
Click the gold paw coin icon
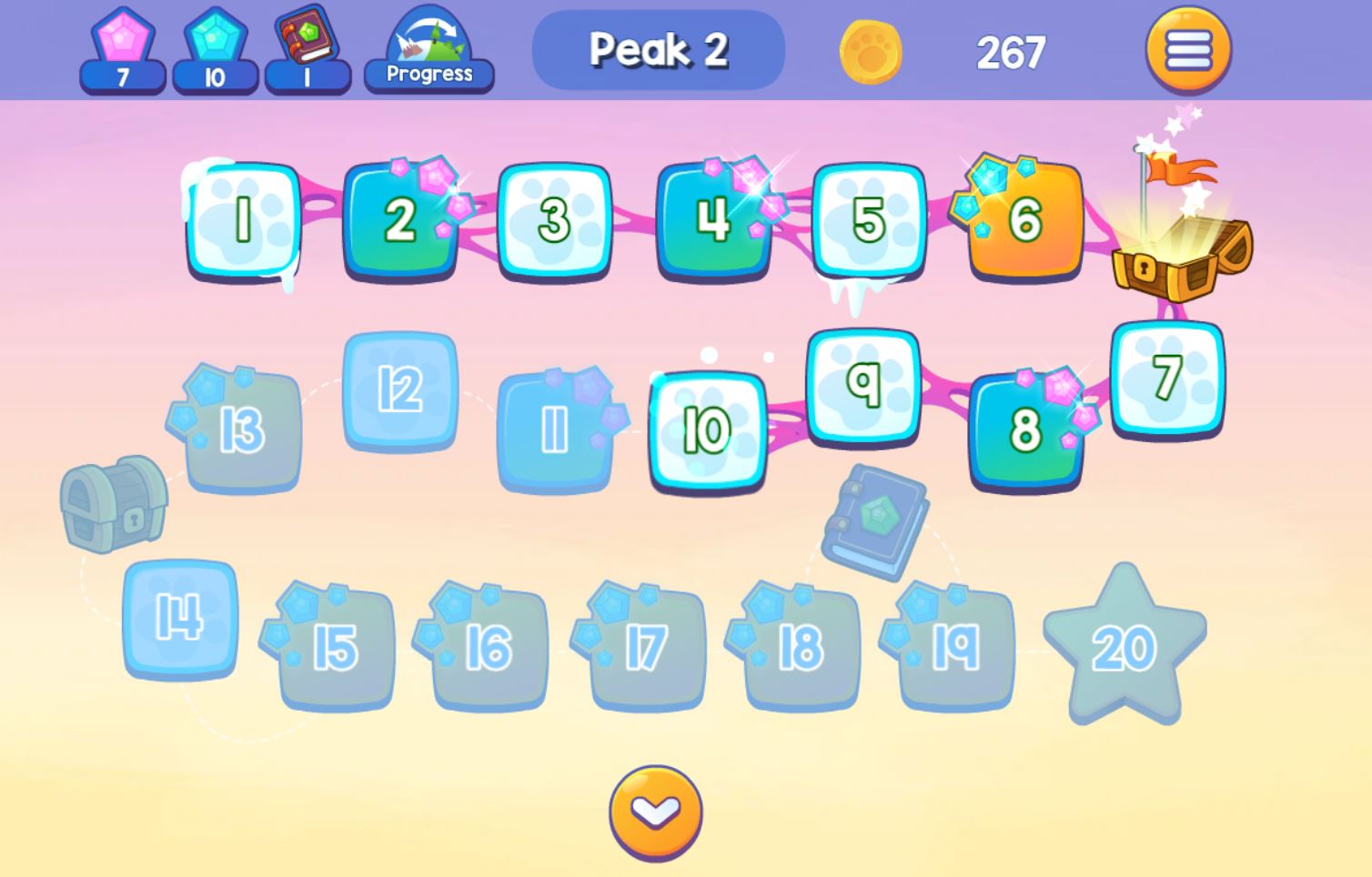tap(871, 52)
